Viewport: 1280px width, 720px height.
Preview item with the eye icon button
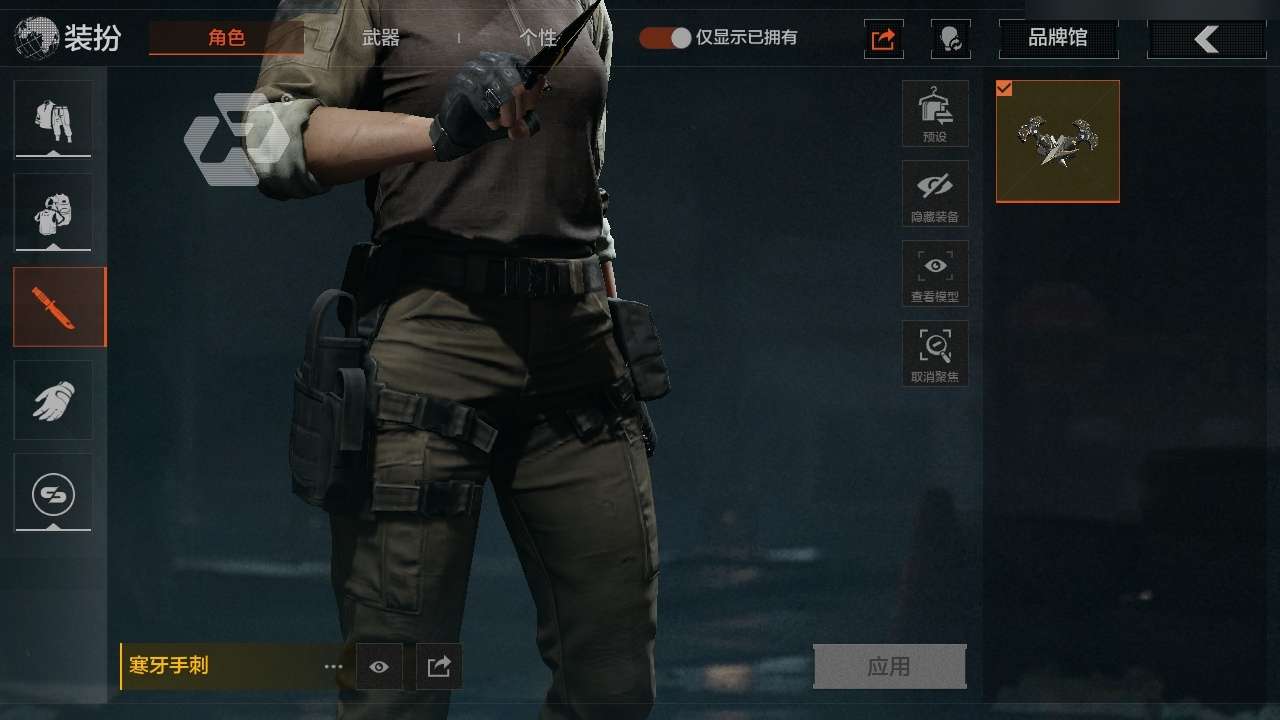click(x=379, y=667)
